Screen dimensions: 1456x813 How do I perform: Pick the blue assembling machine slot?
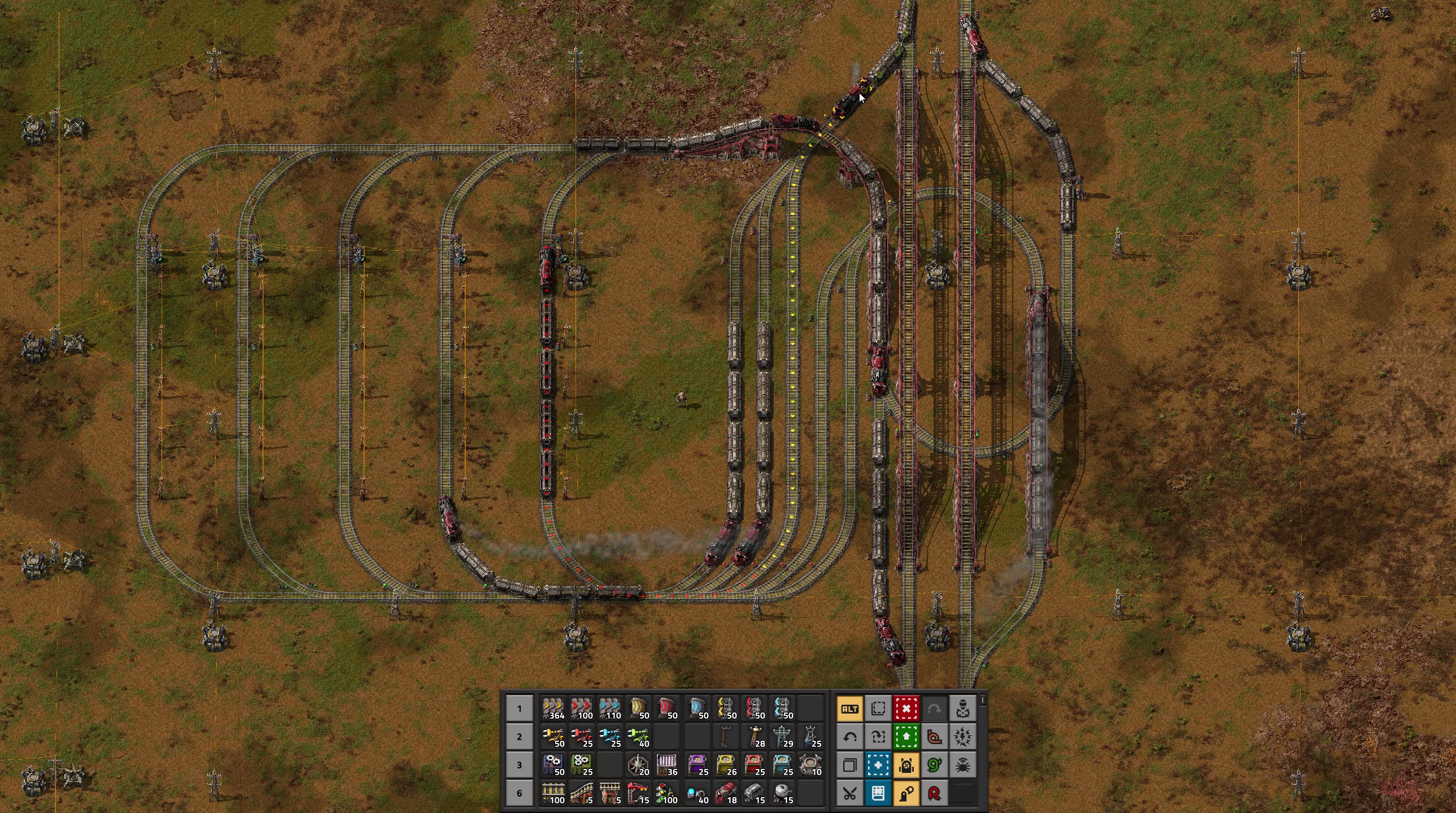[553, 765]
